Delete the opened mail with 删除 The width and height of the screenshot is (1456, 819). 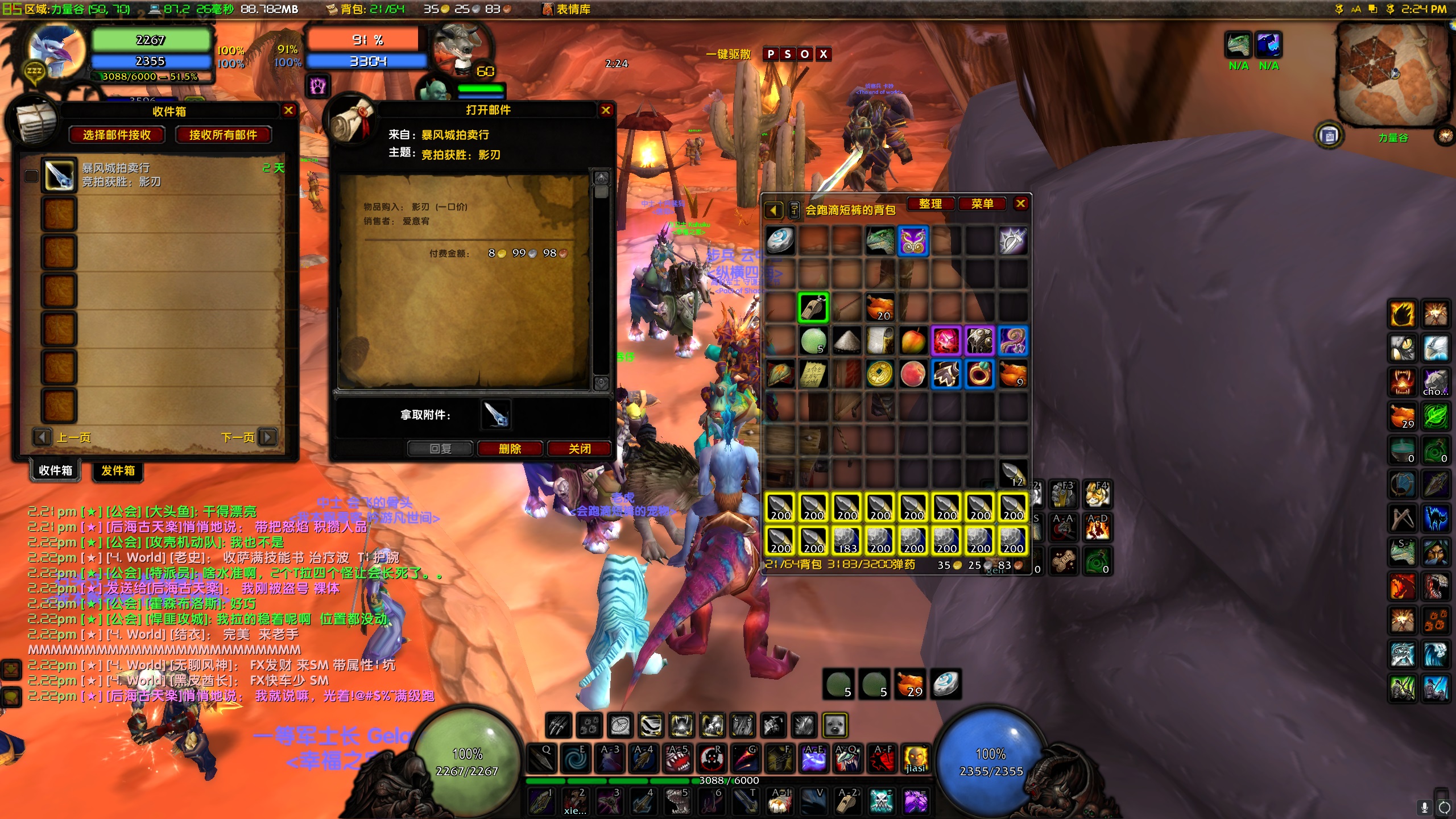pyautogui.click(x=510, y=449)
